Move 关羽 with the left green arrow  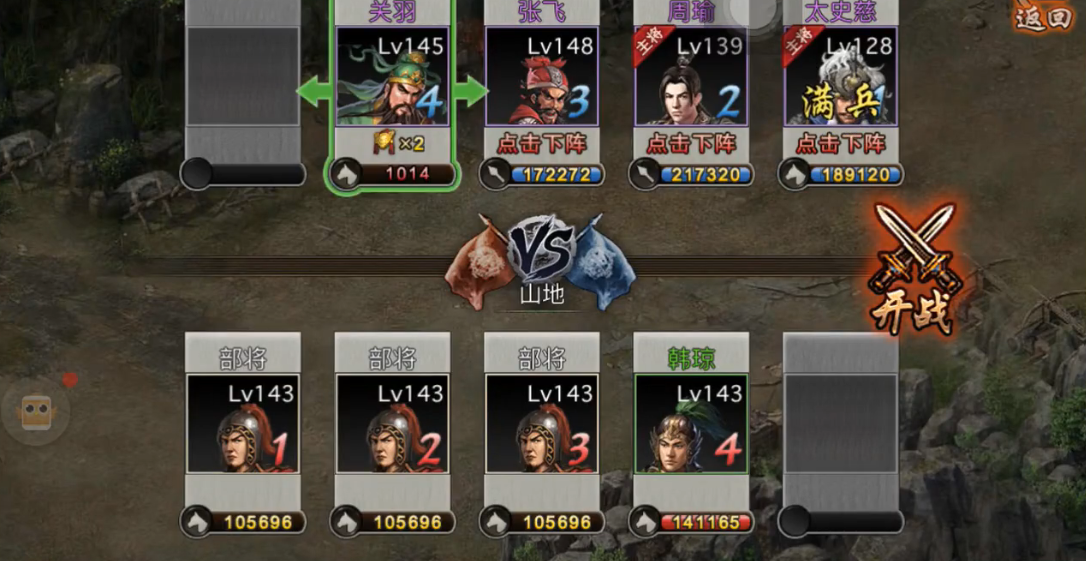[314, 92]
